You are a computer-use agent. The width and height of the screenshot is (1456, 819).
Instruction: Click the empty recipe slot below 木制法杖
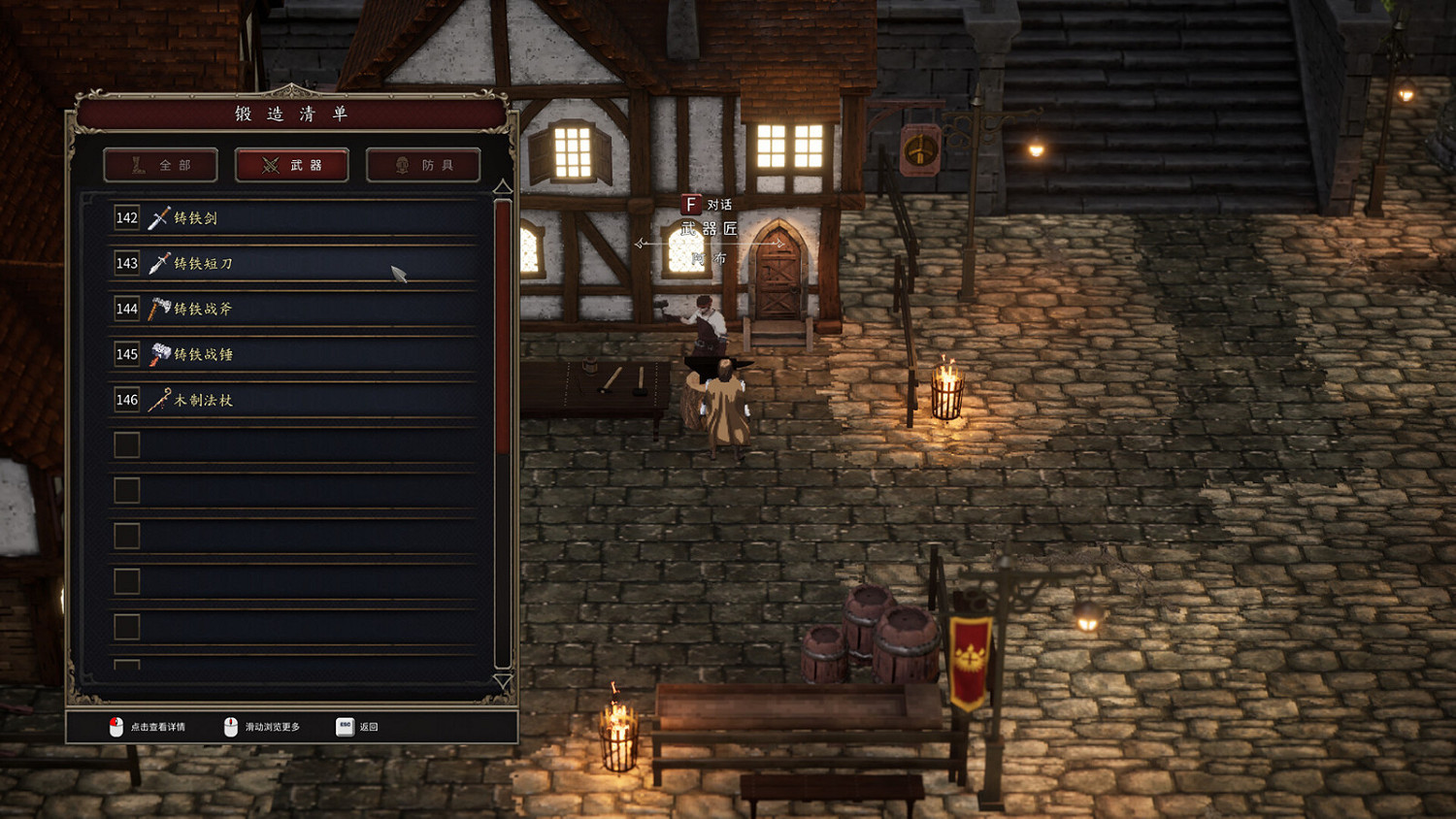point(291,444)
